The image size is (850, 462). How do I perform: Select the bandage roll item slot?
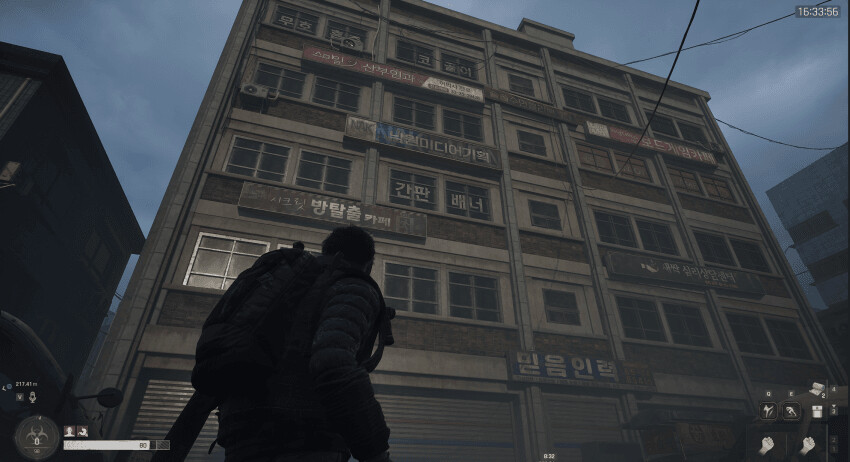click(817, 388)
